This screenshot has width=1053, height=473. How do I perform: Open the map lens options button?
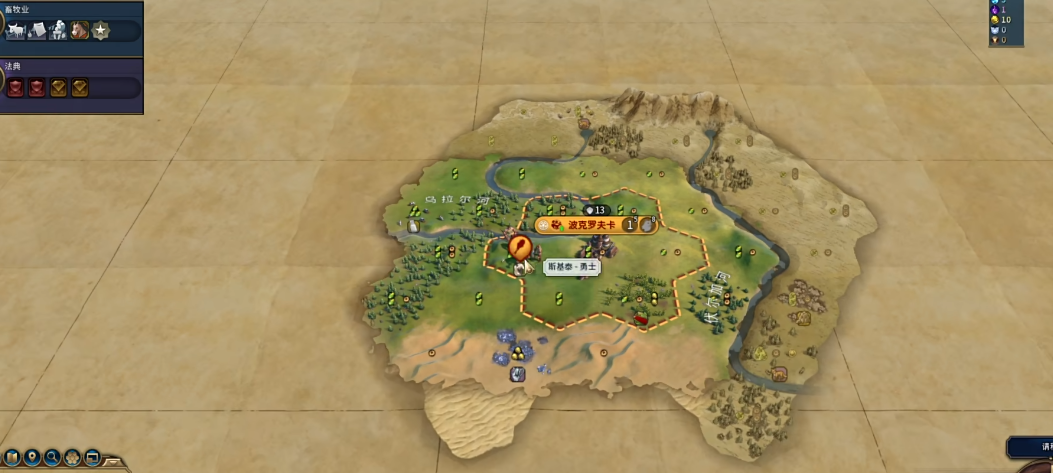[13, 458]
